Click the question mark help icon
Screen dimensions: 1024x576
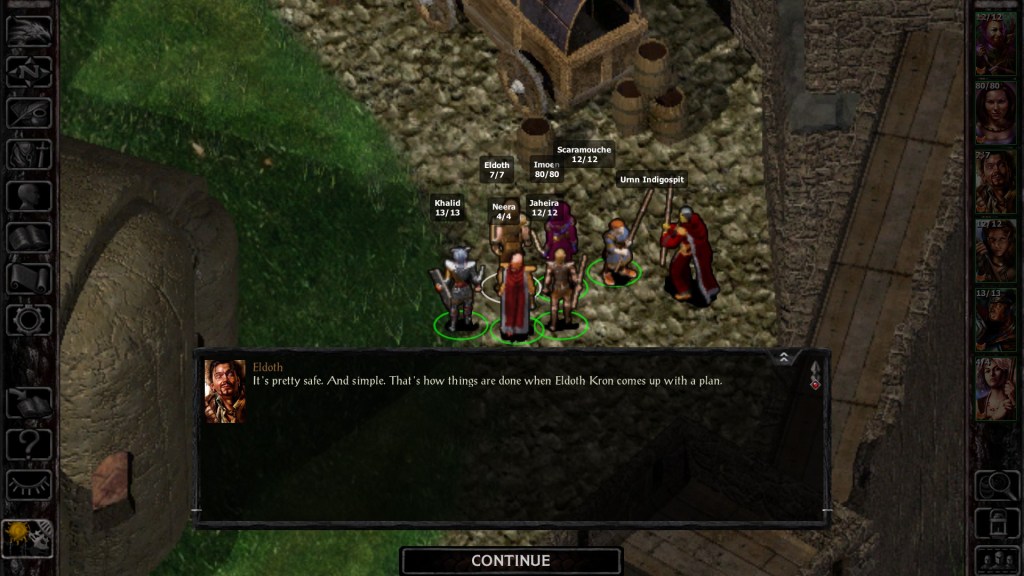[x=28, y=443]
